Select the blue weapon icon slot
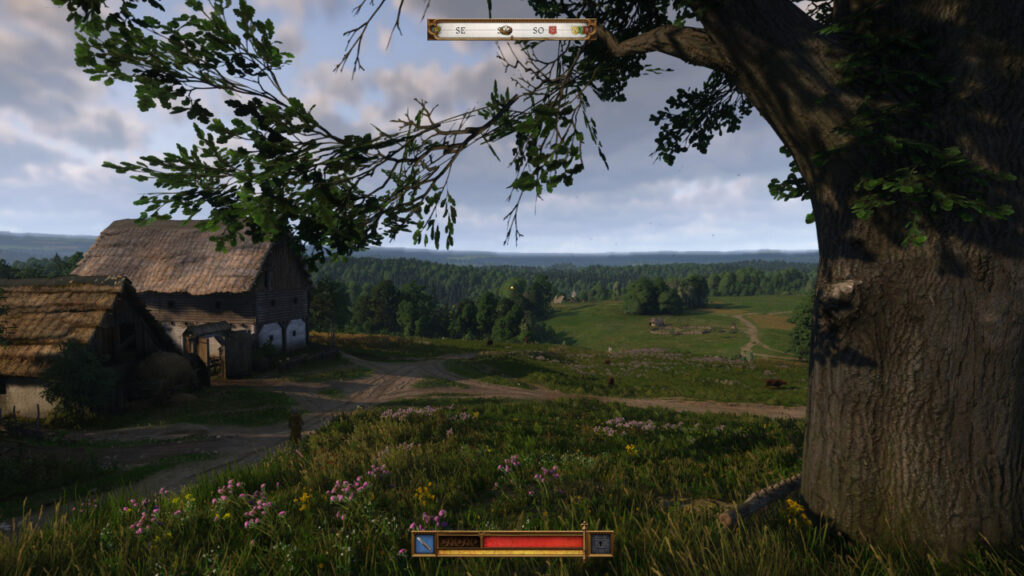 tap(425, 543)
